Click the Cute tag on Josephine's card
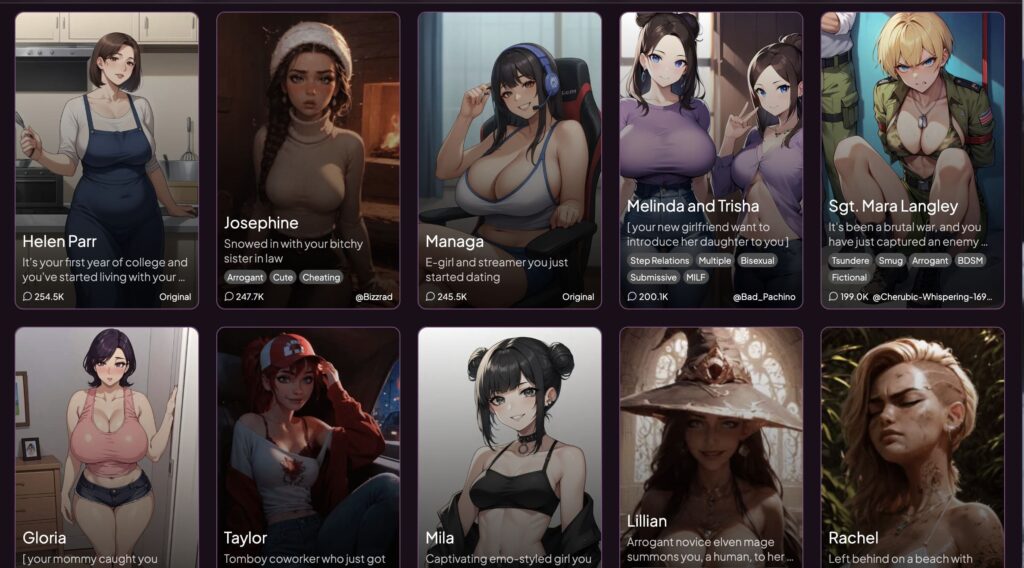Viewport: 1024px width, 568px height. click(x=283, y=277)
